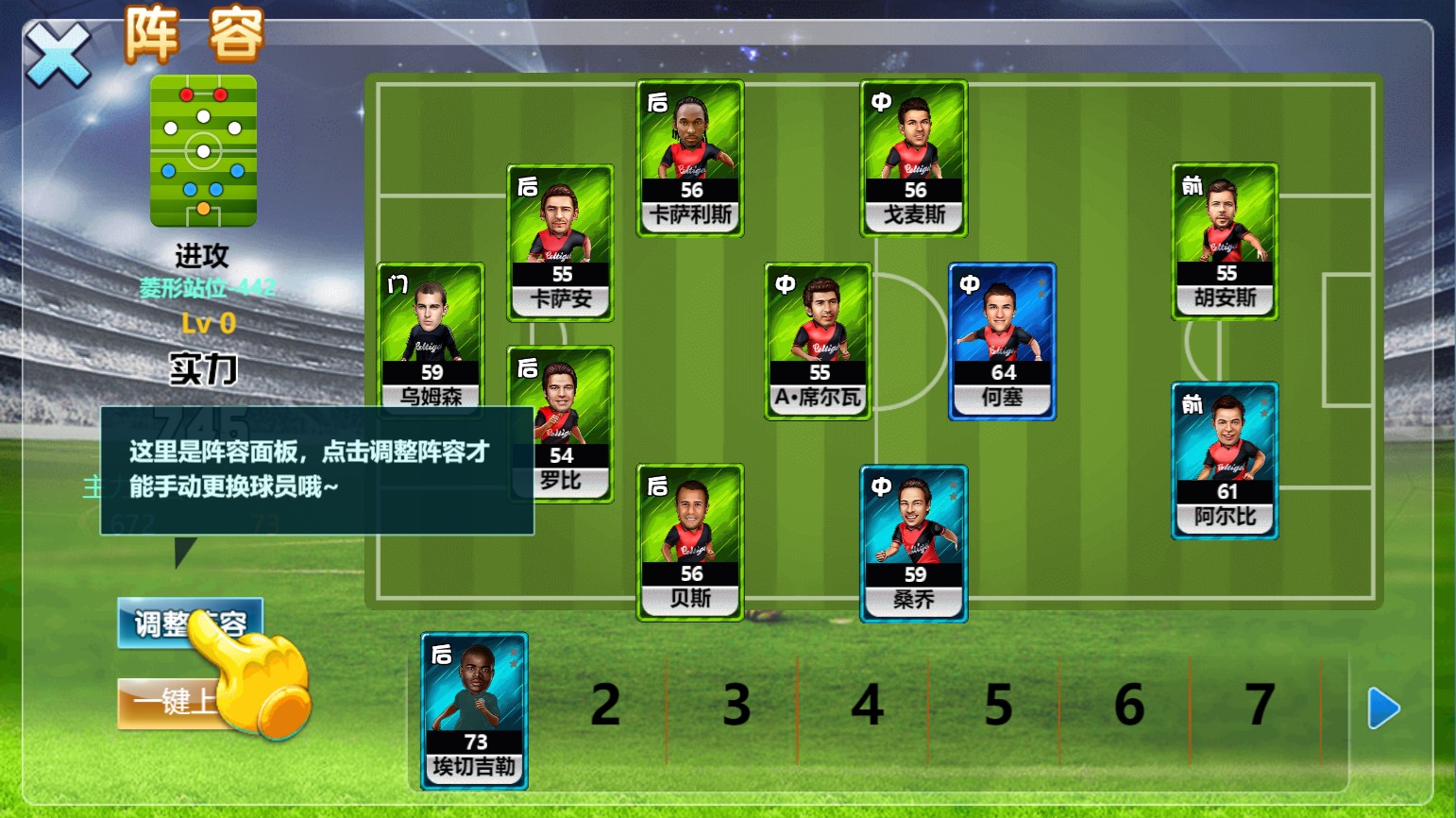The width and height of the screenshot is (1456, 818).
Task: Show next bench page with blue arrow
Action: click(x=1383, y=707)
